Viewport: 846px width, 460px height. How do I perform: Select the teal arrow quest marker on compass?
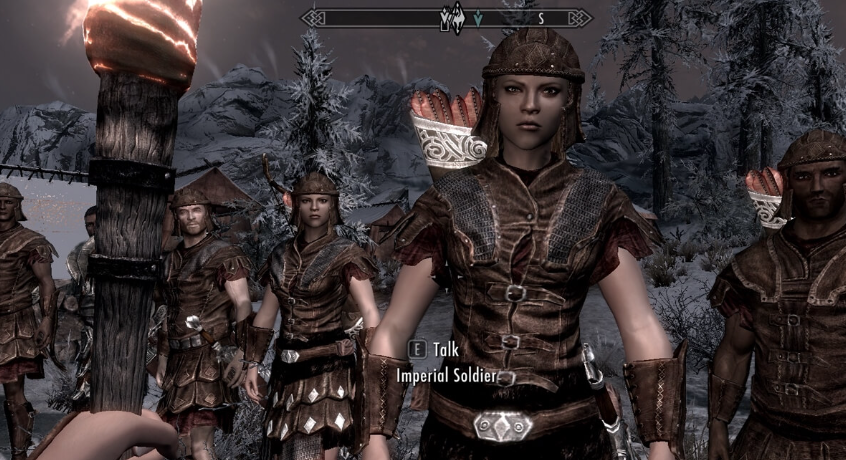click(478, 17)
